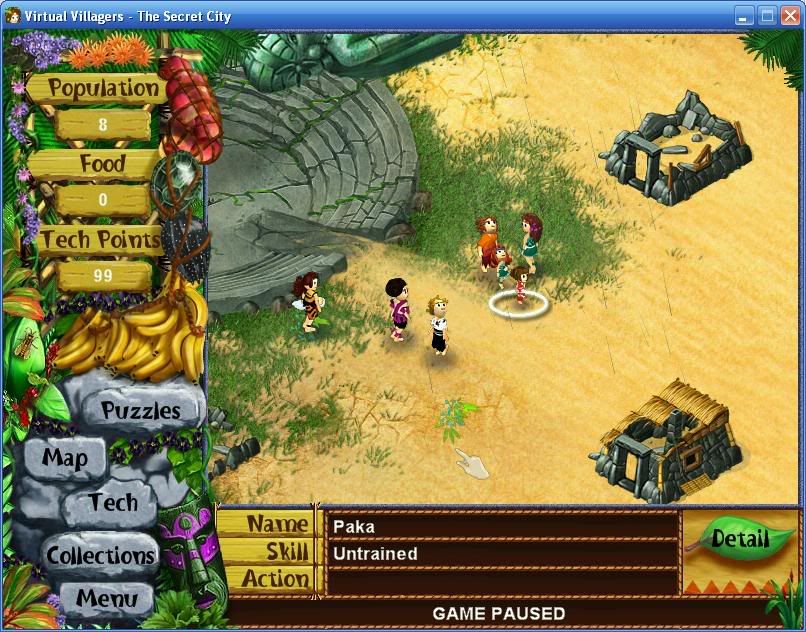View the Collections screen

point(100,555)
